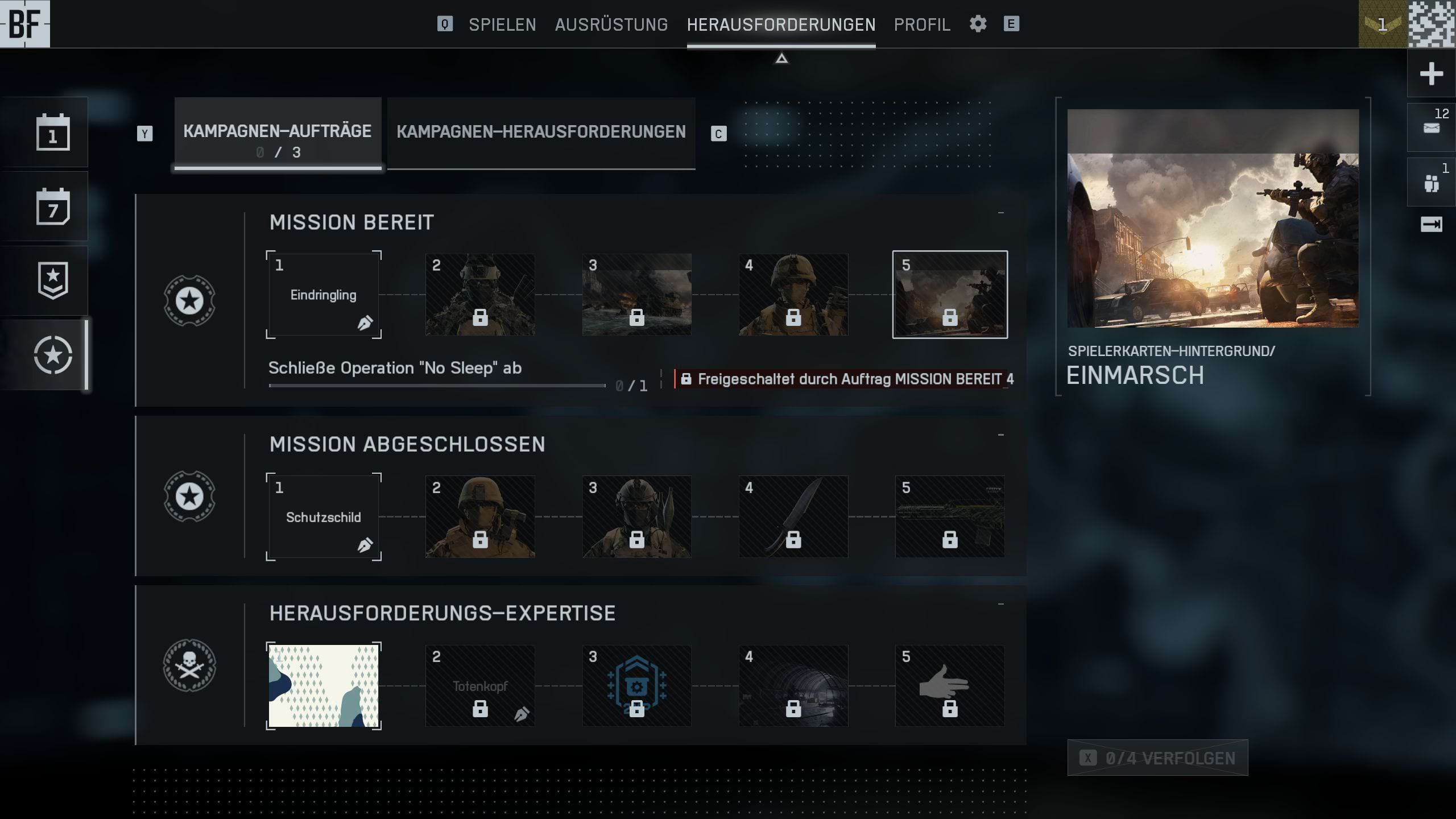Image resolution: width=1456 pixels, height=819 pixels.
Task: Select the Eindringling reward tile
Action: (x=324, y=295)
